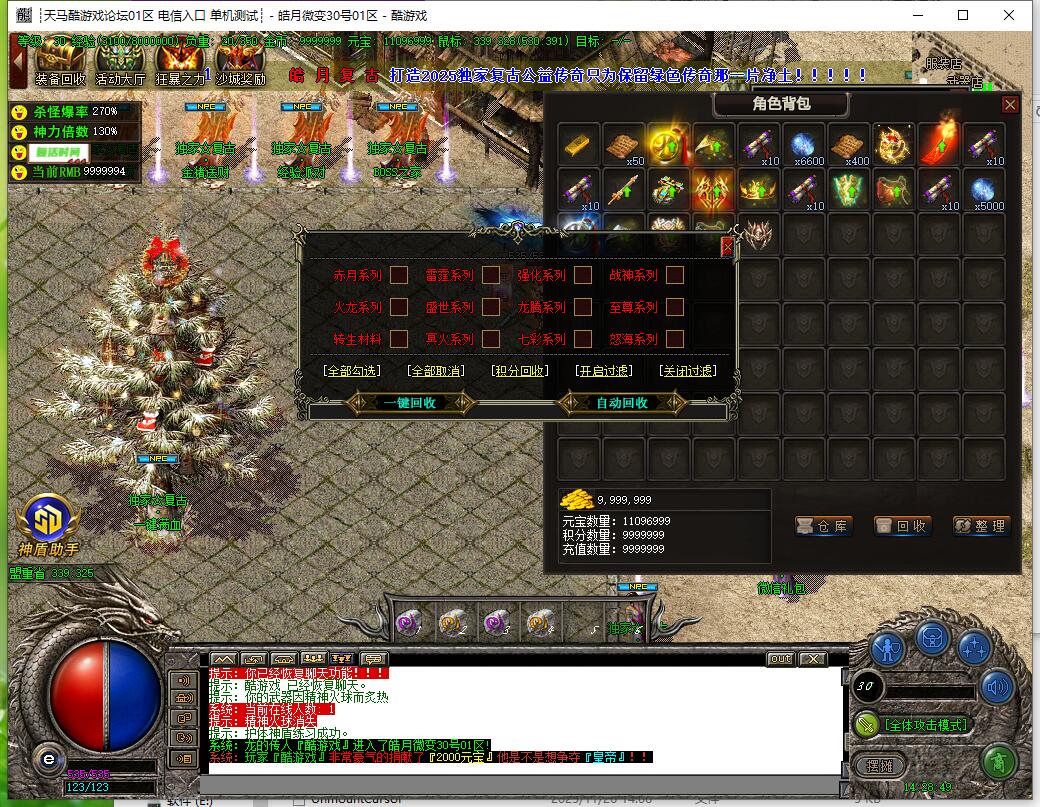This screenshot has height=807, width=1040.
Task: Check the 龙腾系列 filter box
Action: pyautogui.click(x=583, y=307)
